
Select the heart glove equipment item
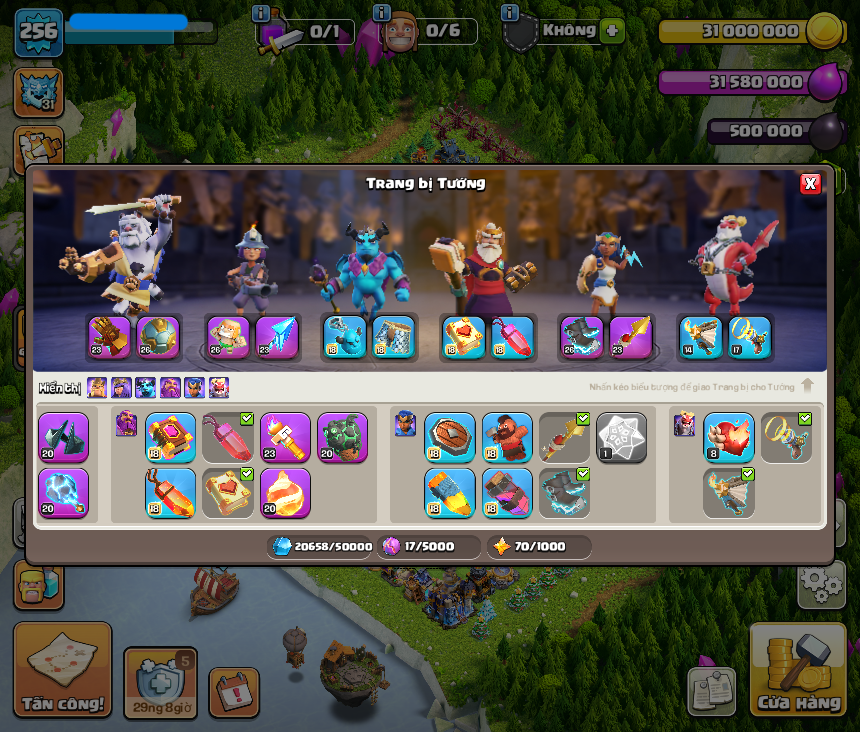[x=728, y=438]
